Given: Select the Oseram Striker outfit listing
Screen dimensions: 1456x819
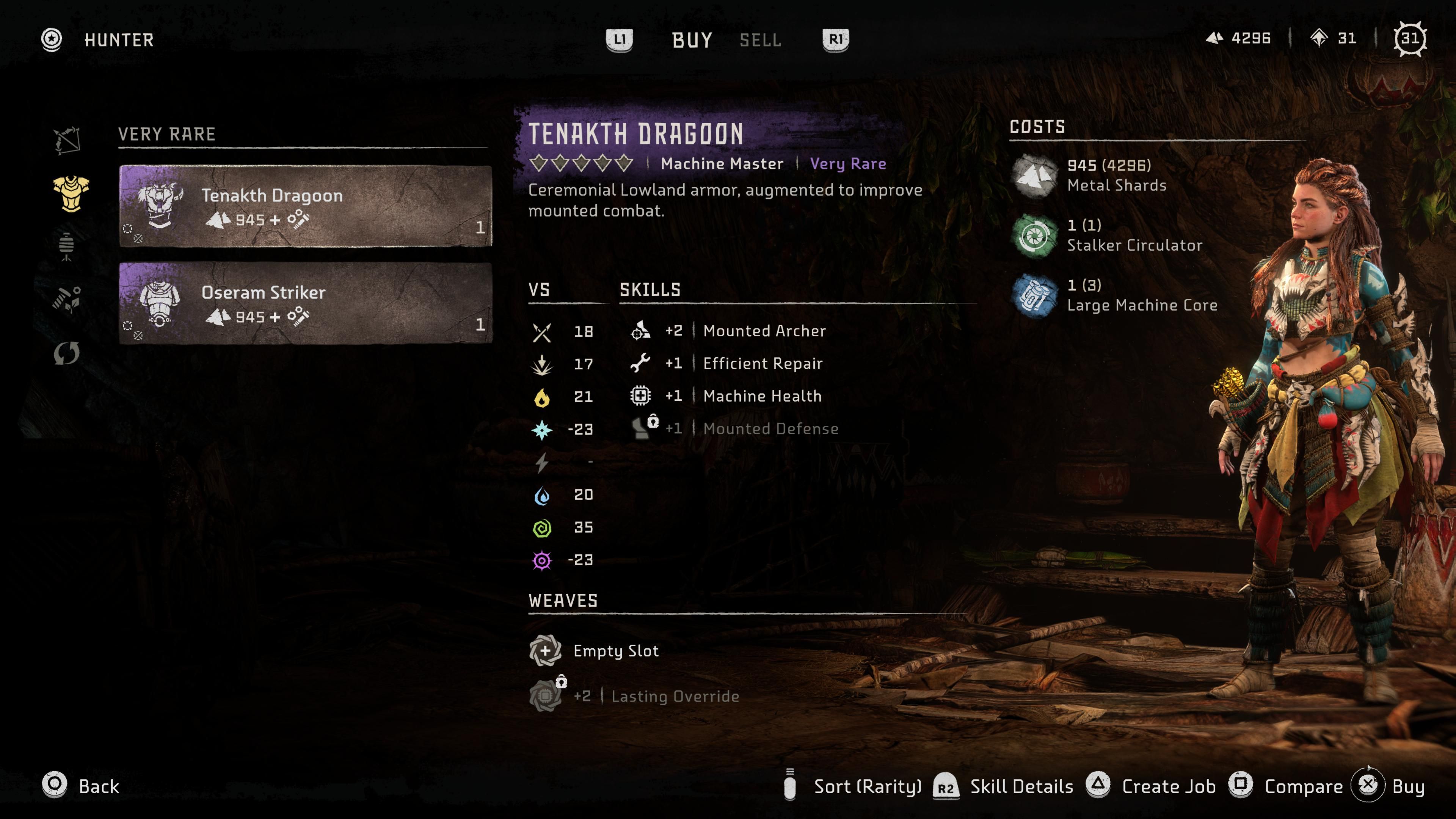Looking at the screenshot, I should click(305, 303).
